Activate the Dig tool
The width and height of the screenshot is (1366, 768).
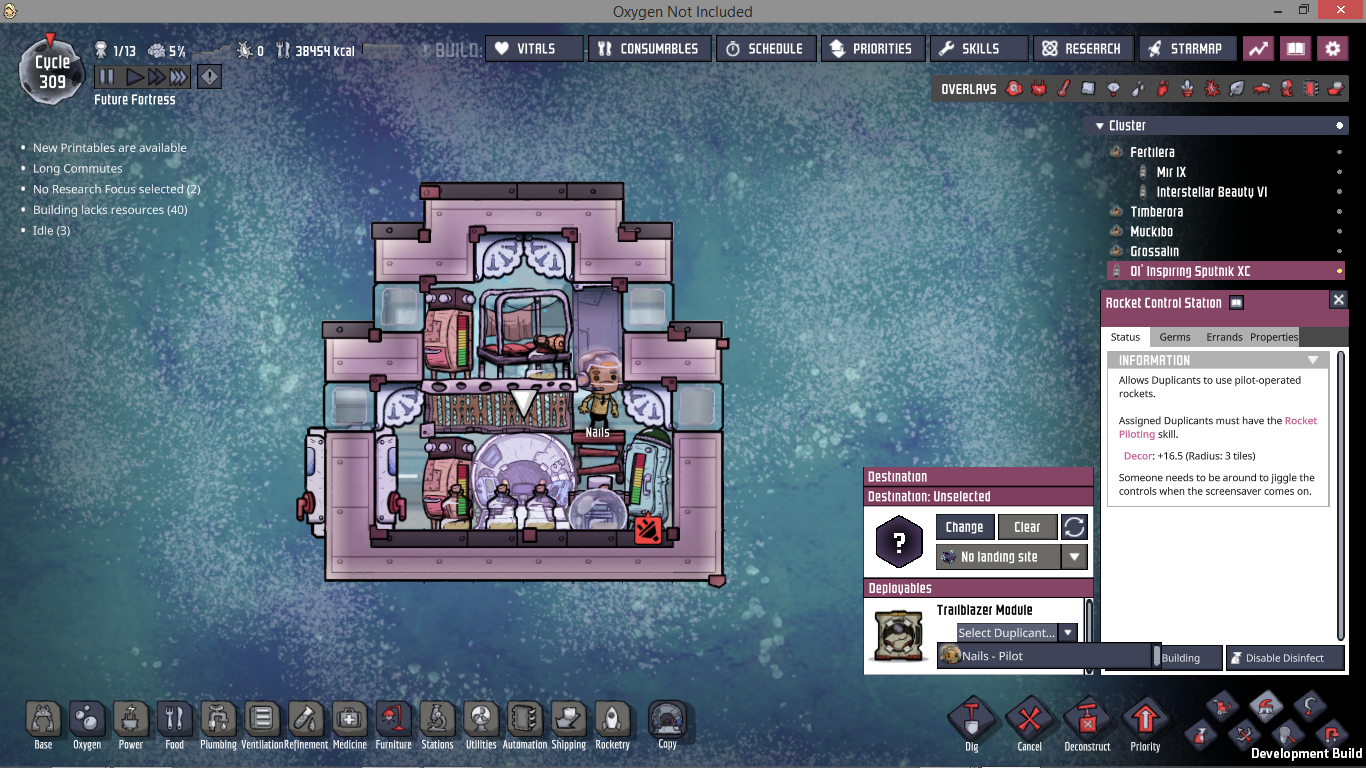[x=972, y=723]
